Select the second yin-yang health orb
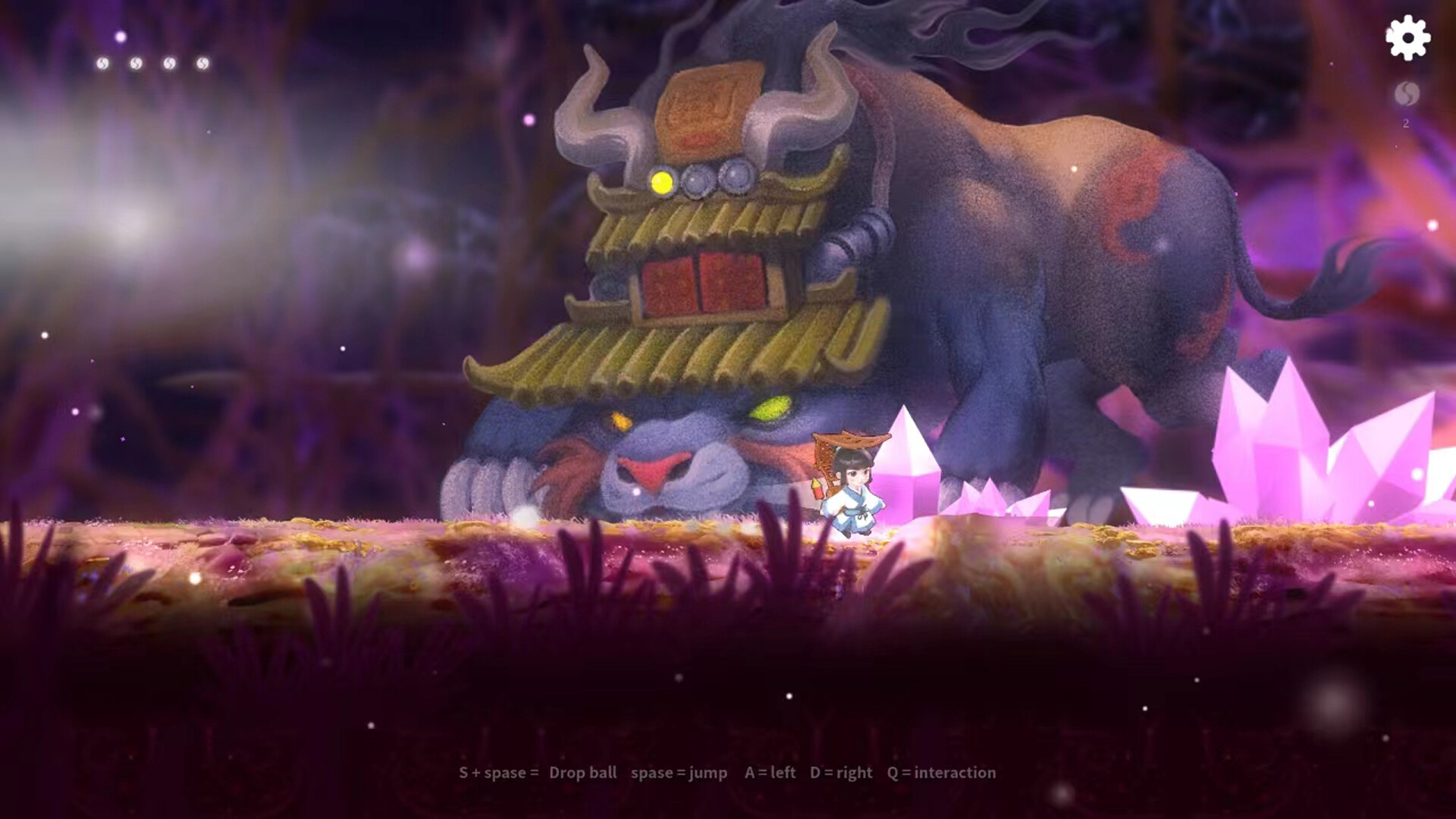 (x=135, y=64)
